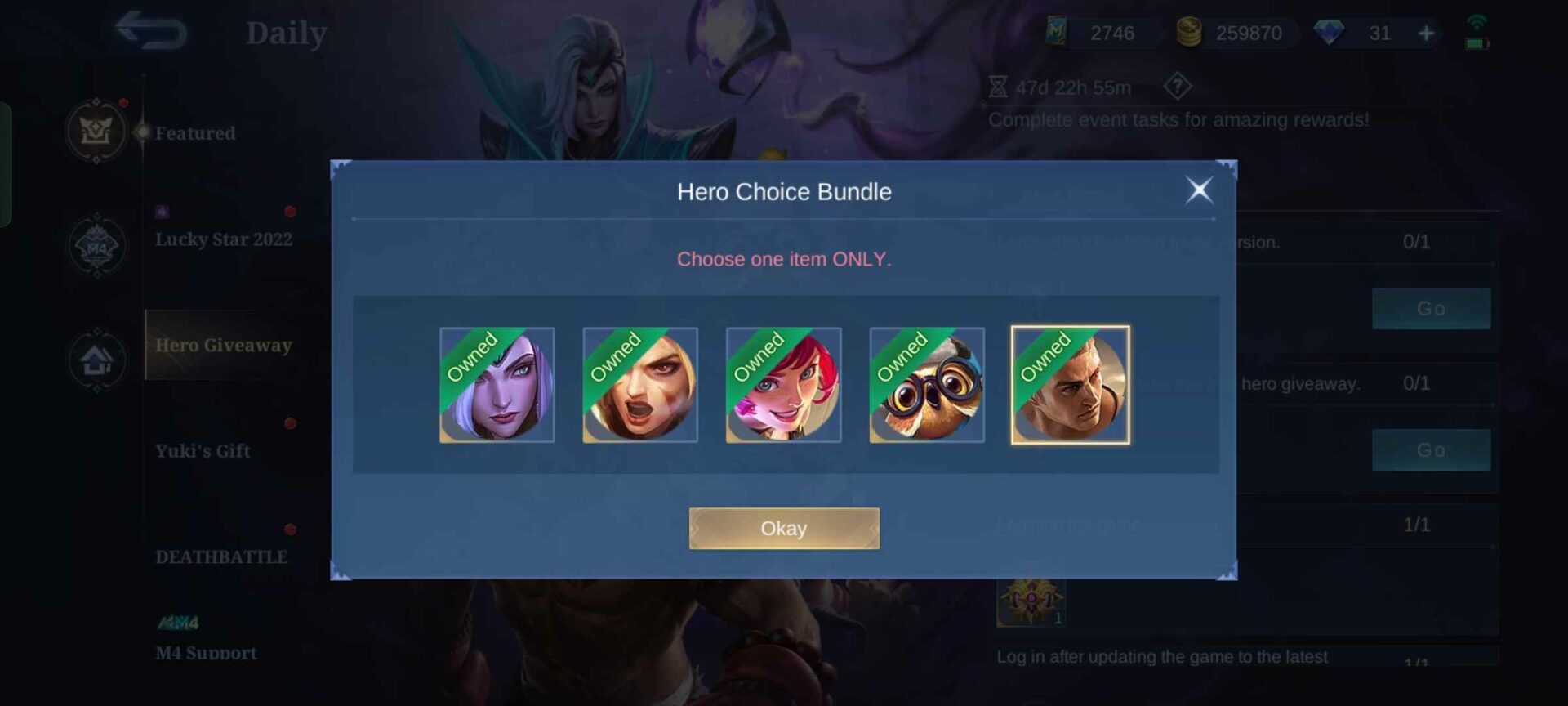The height and width of the screenshot is (706, 1568).
Task: Switch to the DEATHBATTLE event tab
Action: click(220, 556)
